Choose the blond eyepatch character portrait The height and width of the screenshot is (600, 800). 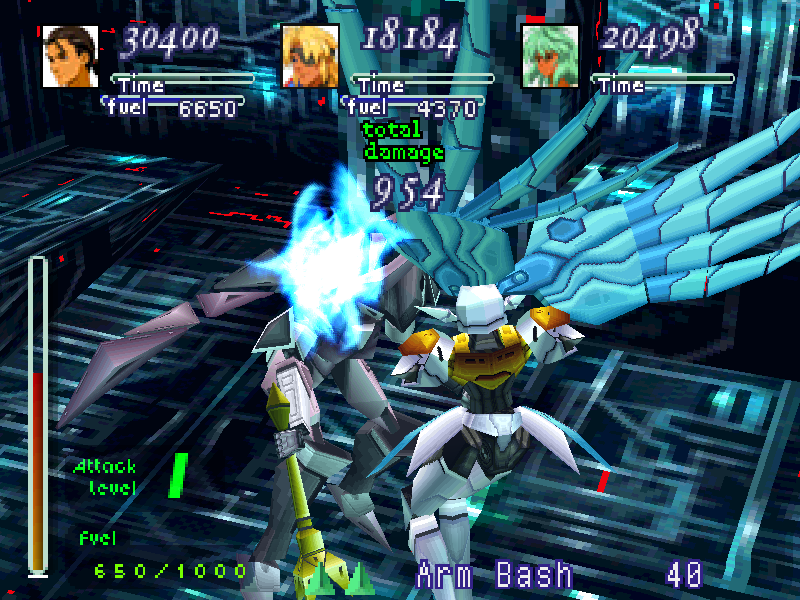pyautogui.click(x=310, y=57)
